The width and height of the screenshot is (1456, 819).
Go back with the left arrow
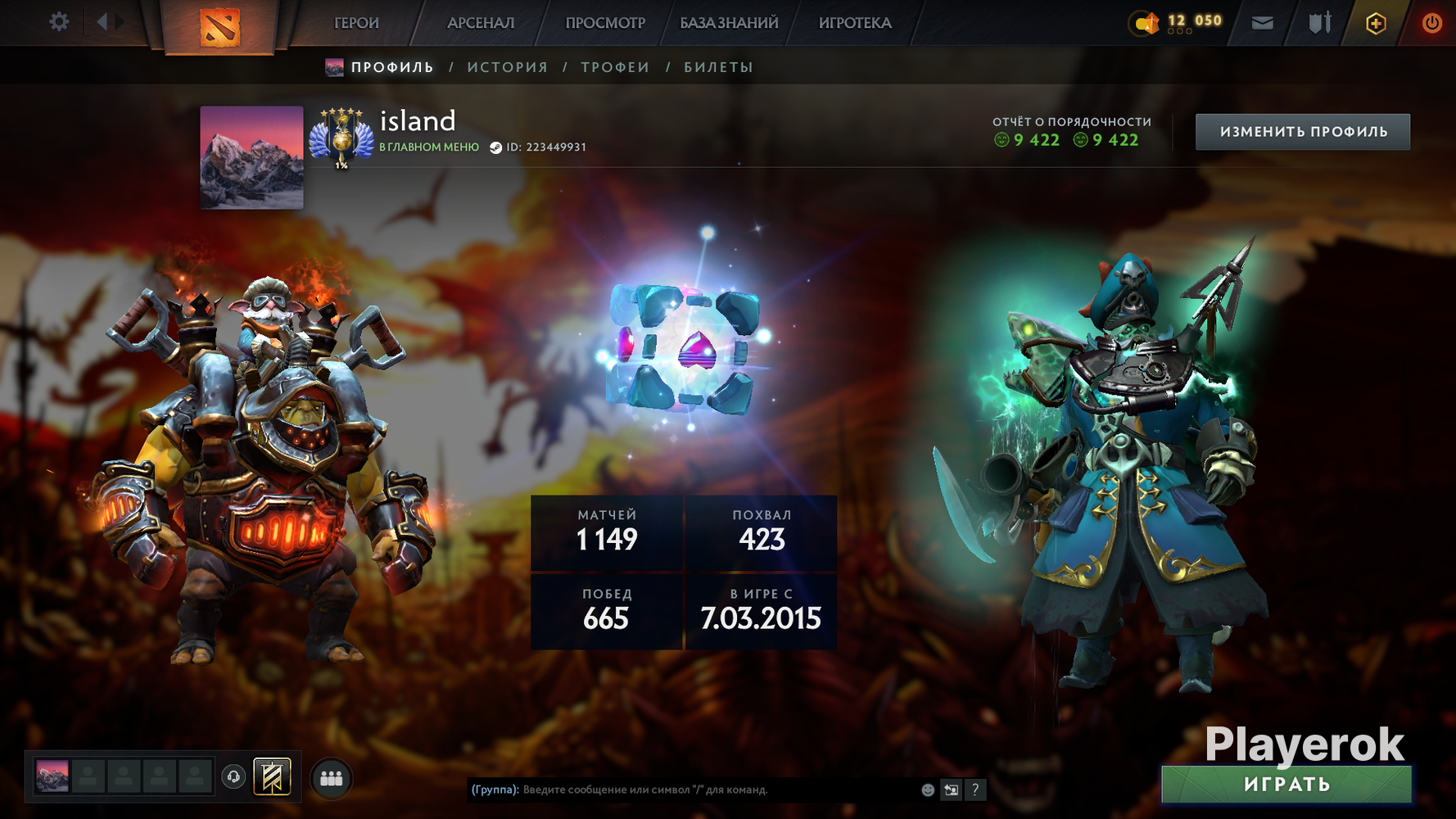[102, 22]
